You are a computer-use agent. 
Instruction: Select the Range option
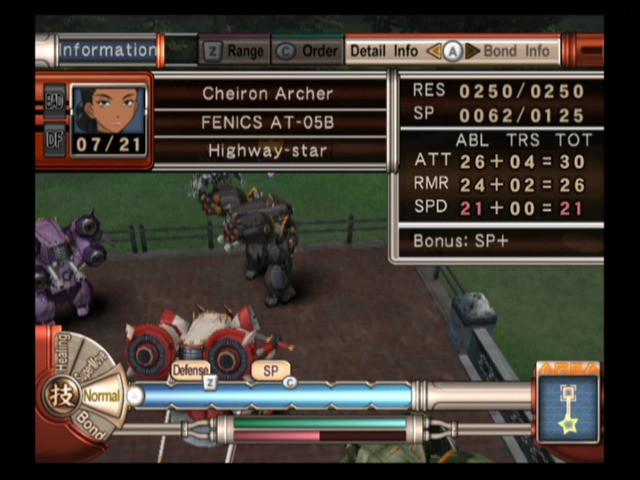(237, 51)
